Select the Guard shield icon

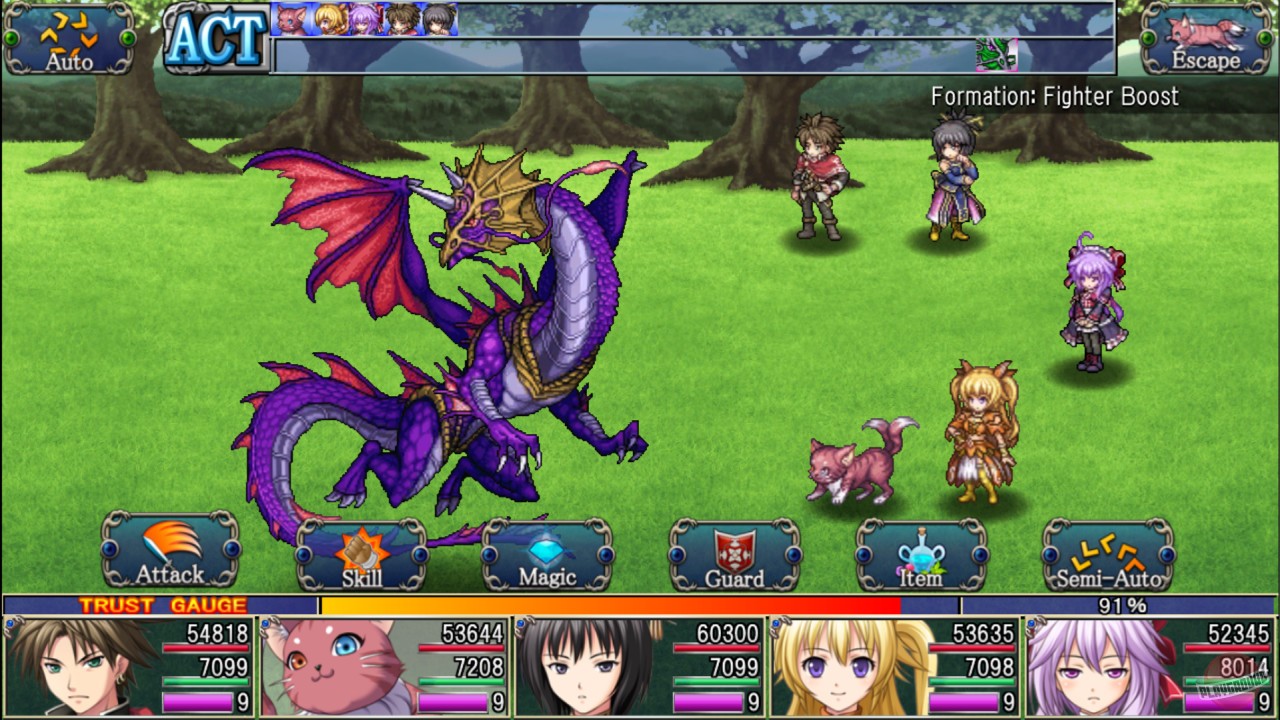tap(733, 550)
